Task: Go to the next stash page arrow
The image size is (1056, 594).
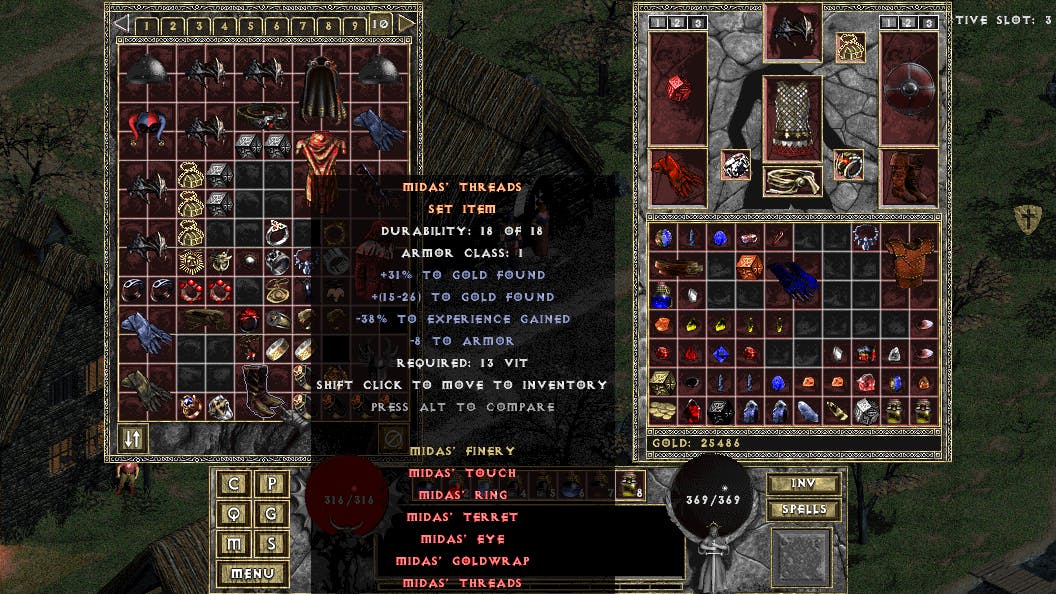Action: click(406, 22)
